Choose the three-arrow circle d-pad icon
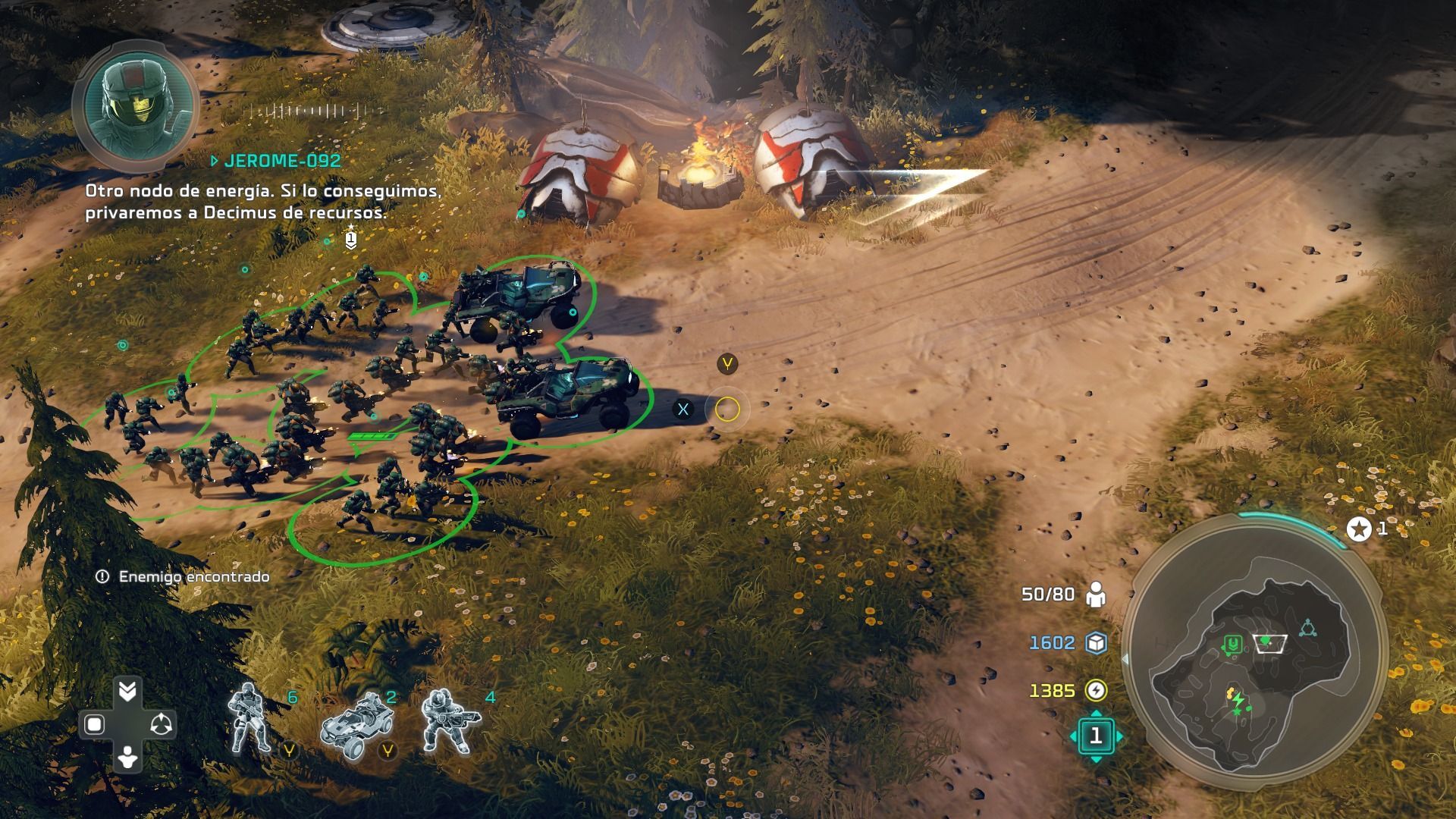This screenshot has width=1456, height=819. 161,725
